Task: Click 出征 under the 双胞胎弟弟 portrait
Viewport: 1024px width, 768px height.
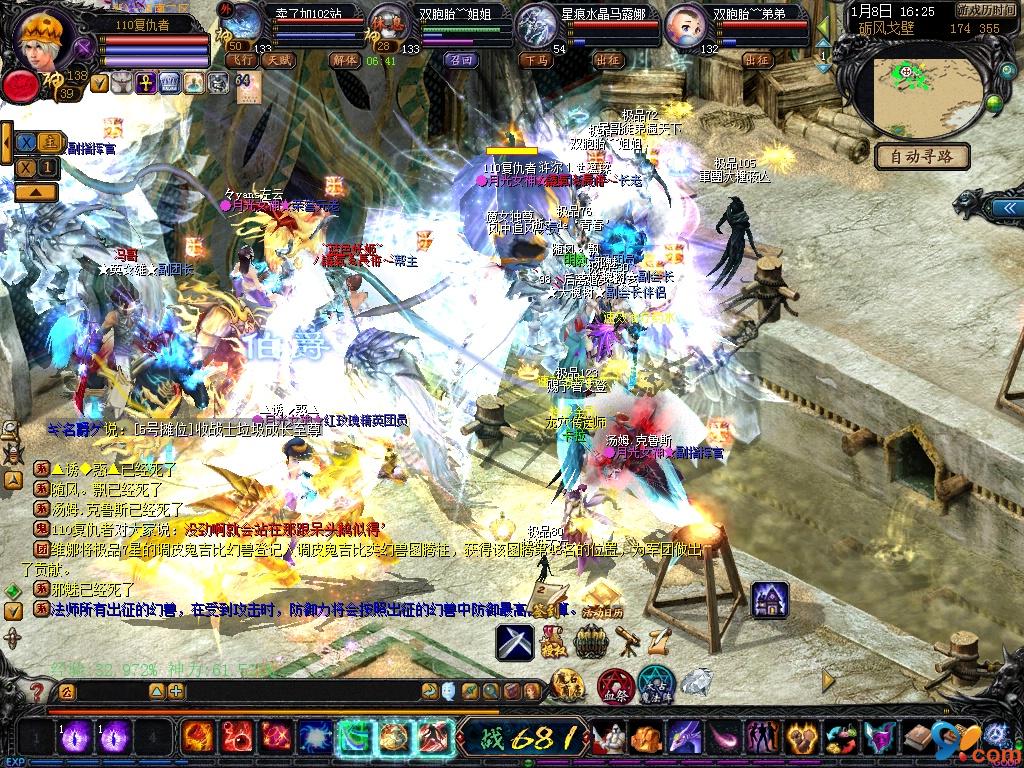Action: 758,60
